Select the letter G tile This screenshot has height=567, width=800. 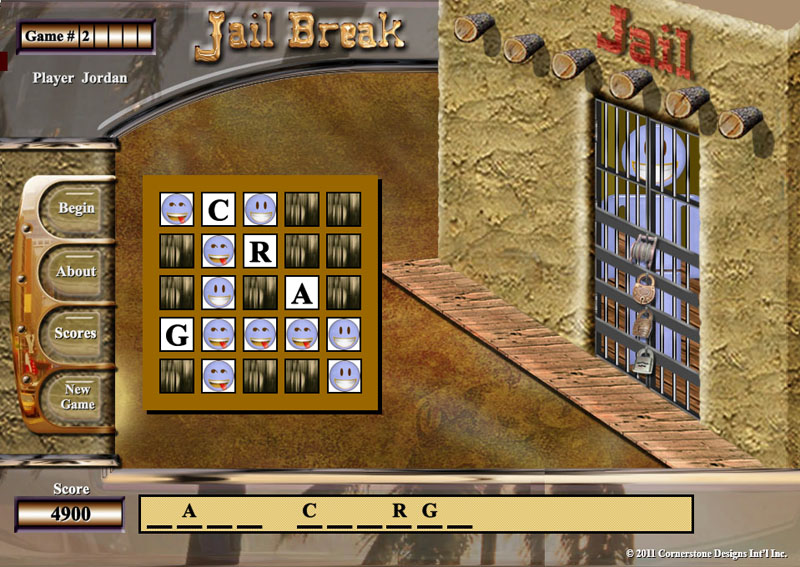point(177,335)
